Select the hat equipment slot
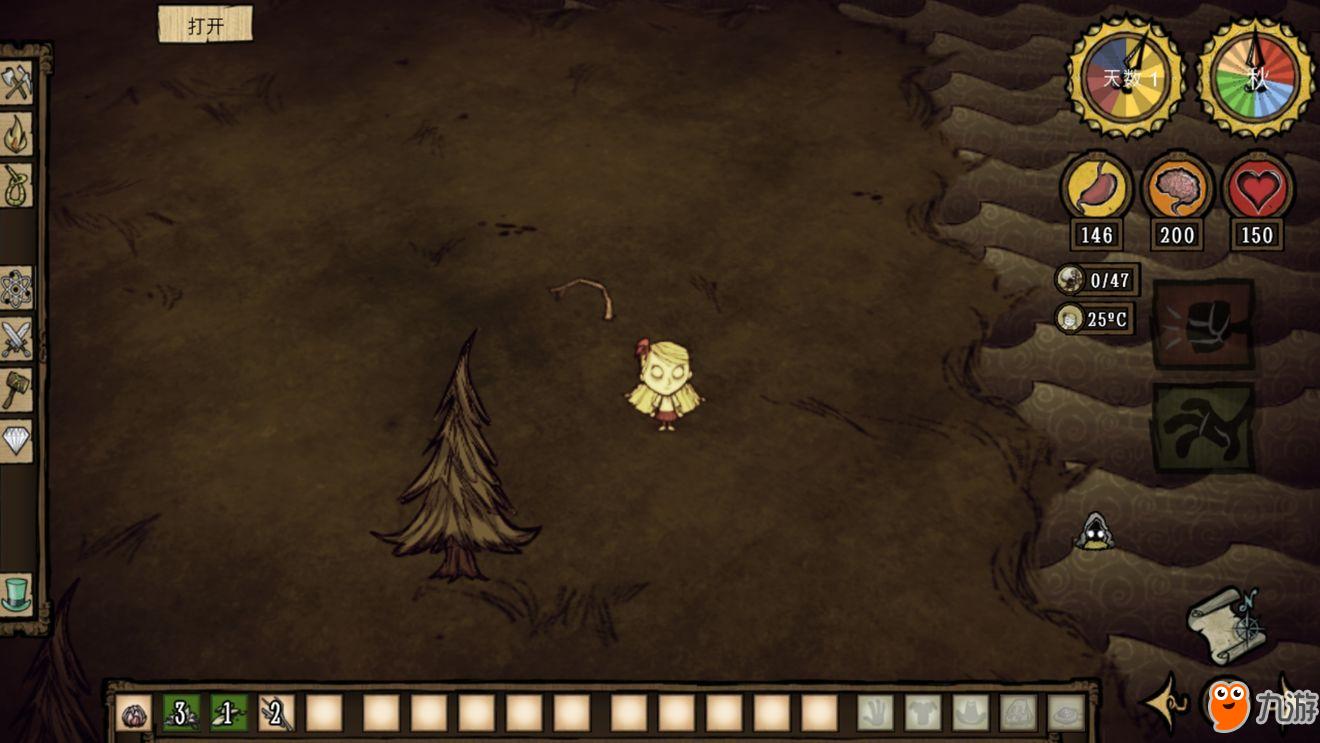Viewport: 1320px width, 743px height. coord(971,713)
